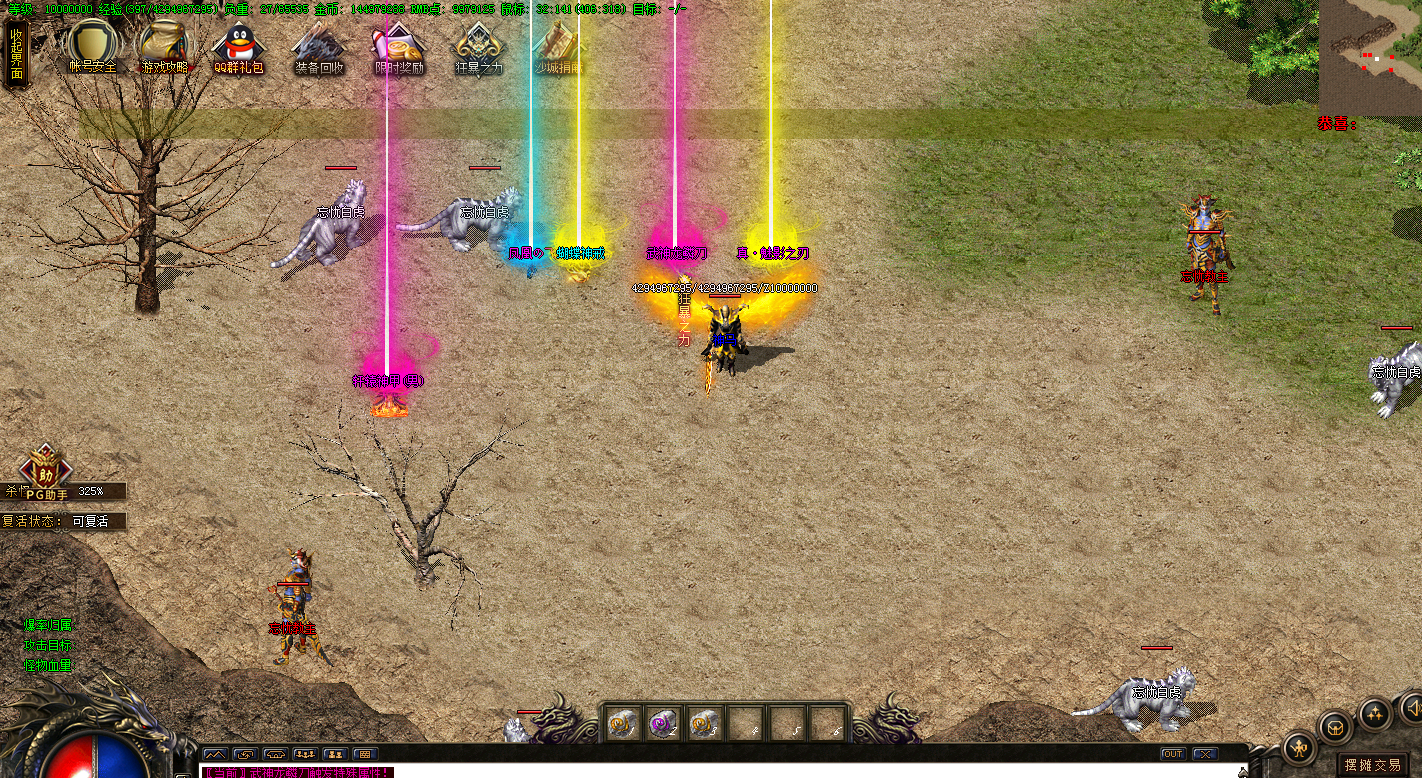Open the skills sparkle round button
The image size is (1422, 778).
pyautogui.click(x=1375, y=714)
